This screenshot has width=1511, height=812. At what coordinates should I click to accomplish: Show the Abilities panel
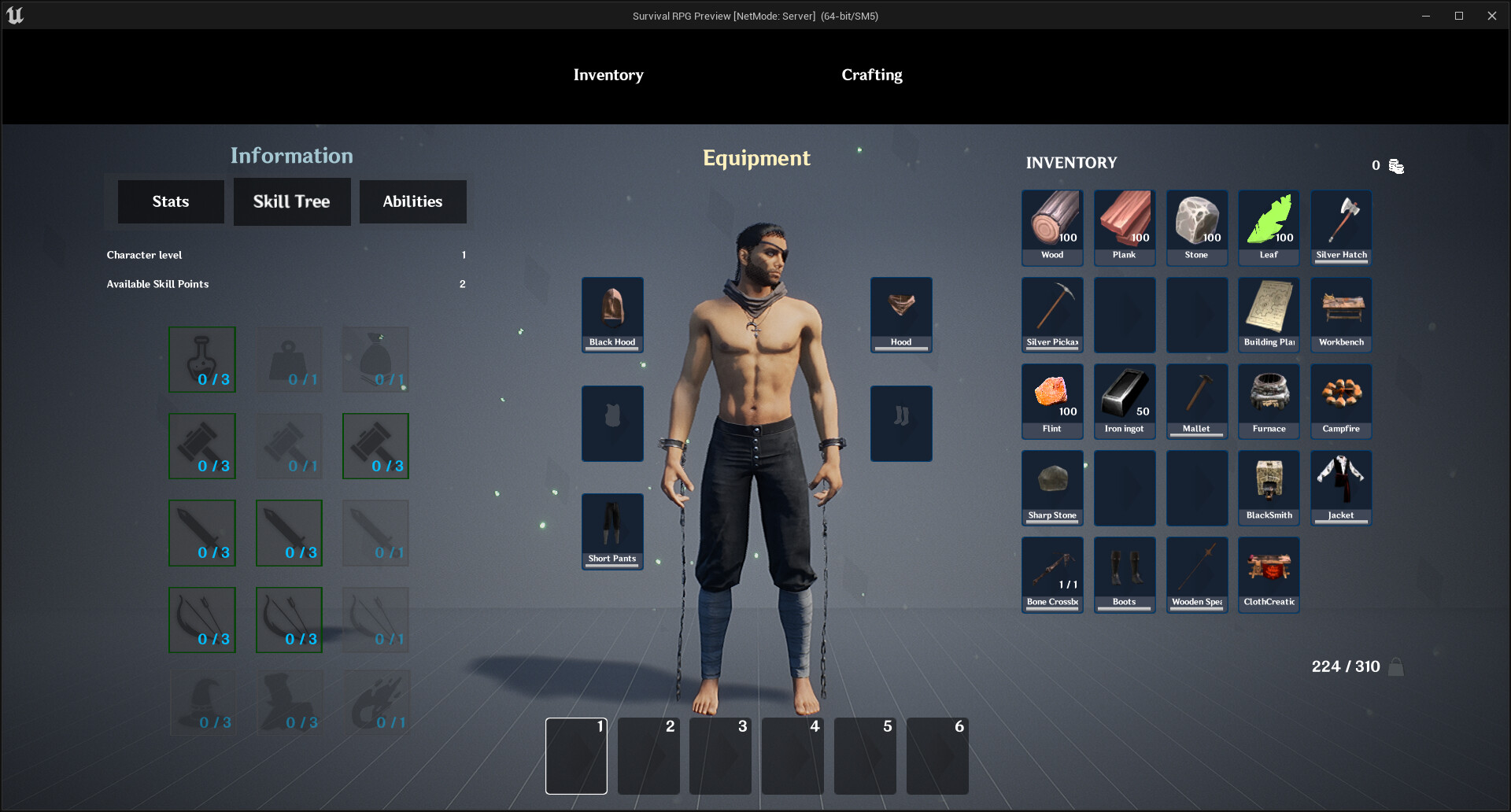[x=412, y=201]
